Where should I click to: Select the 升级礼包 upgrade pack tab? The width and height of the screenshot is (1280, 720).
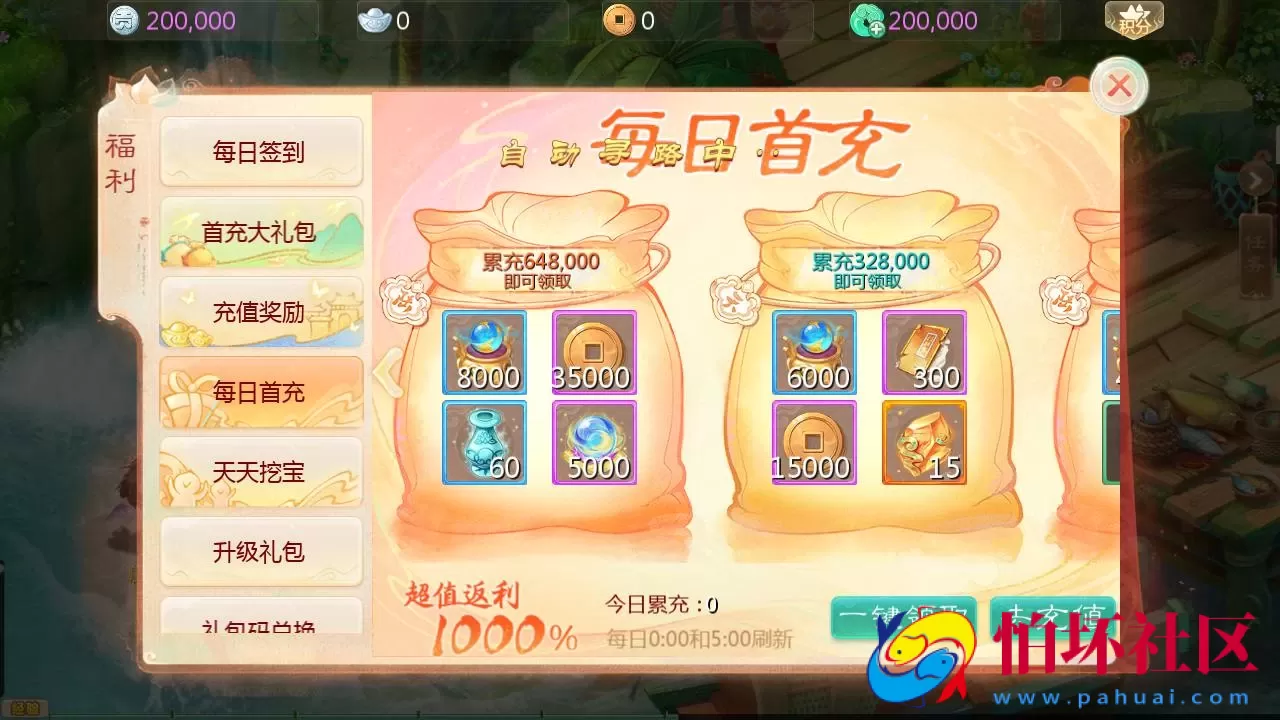click(261, 551)
